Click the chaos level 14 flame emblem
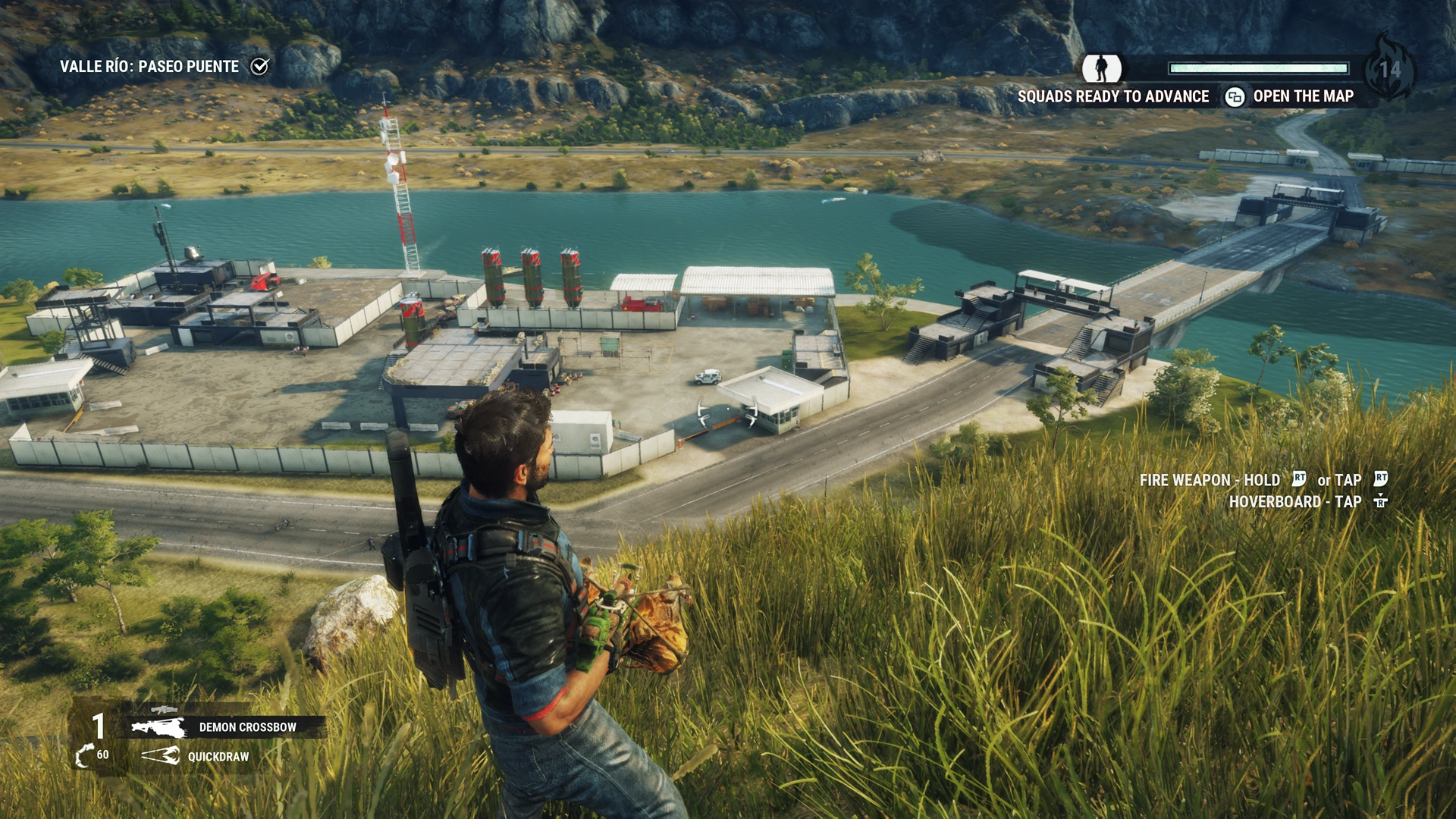Screen dimensions: 1456x819 [x=1389, y=68]
